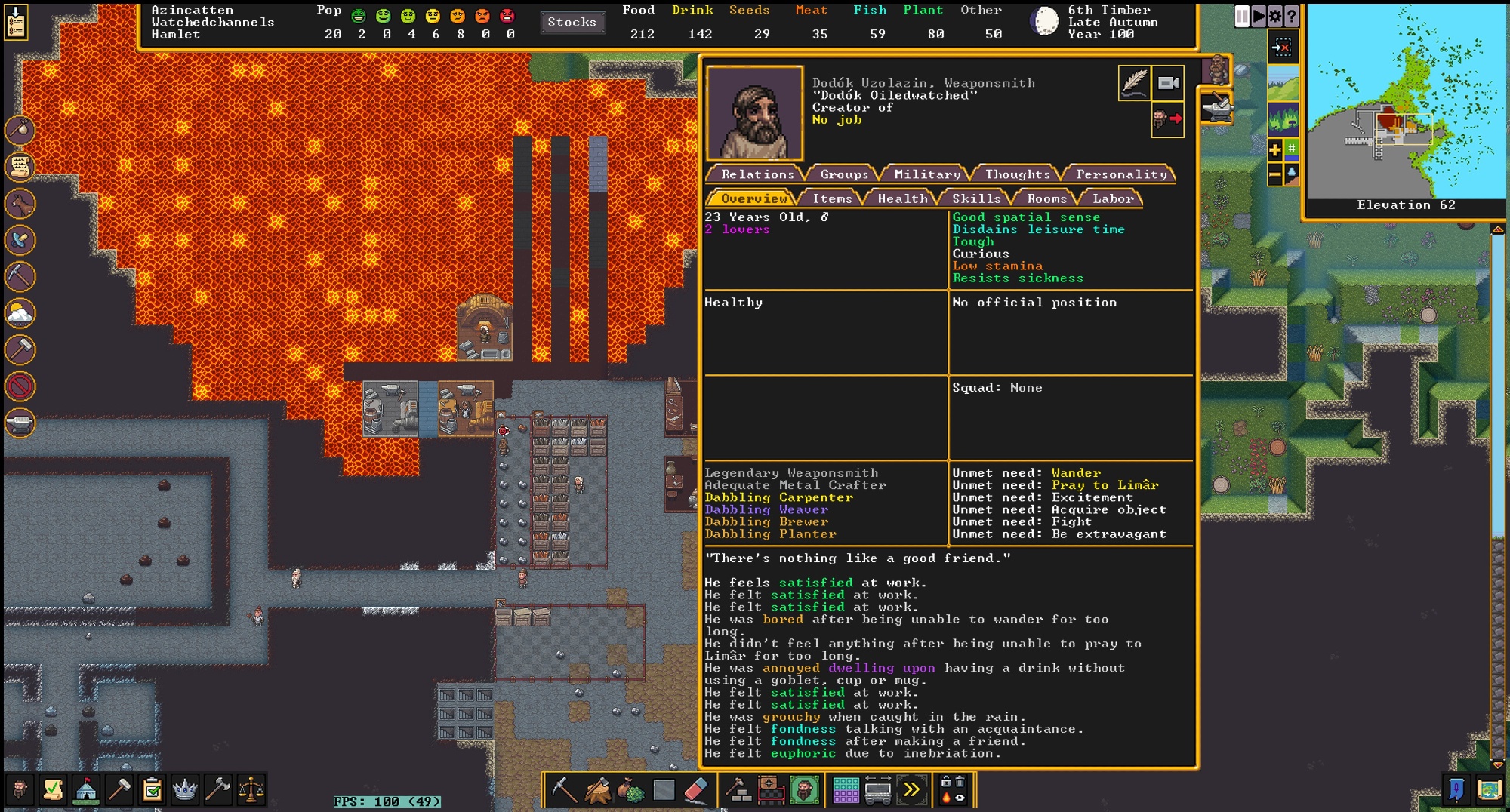Open the settings gear icon
The image size is (1510, 812).
point(1275,16)
